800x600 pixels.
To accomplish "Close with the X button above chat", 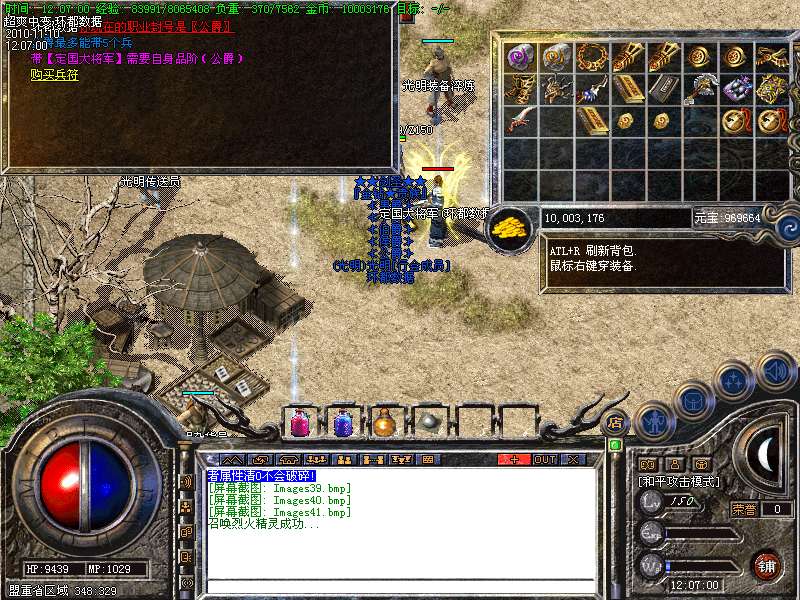I will pos(573,460).
